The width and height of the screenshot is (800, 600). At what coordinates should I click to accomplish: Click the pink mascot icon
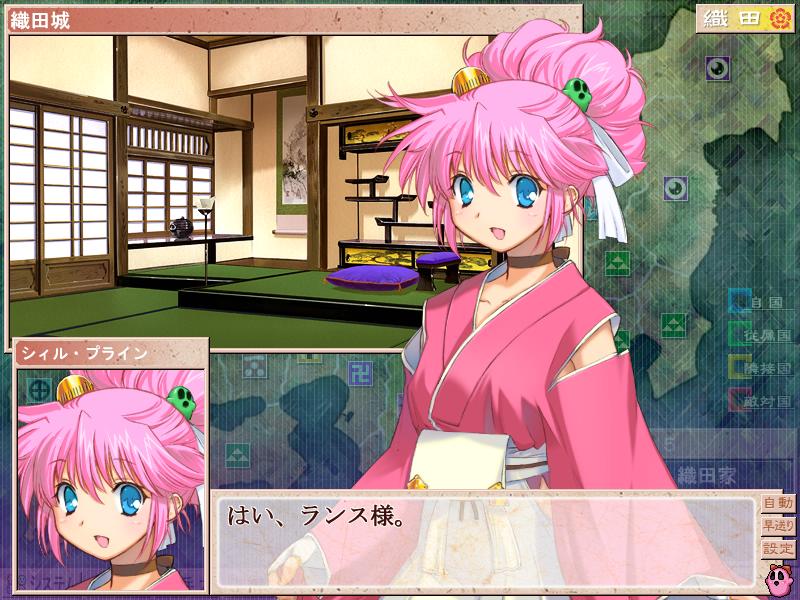[x=778, y=577]
